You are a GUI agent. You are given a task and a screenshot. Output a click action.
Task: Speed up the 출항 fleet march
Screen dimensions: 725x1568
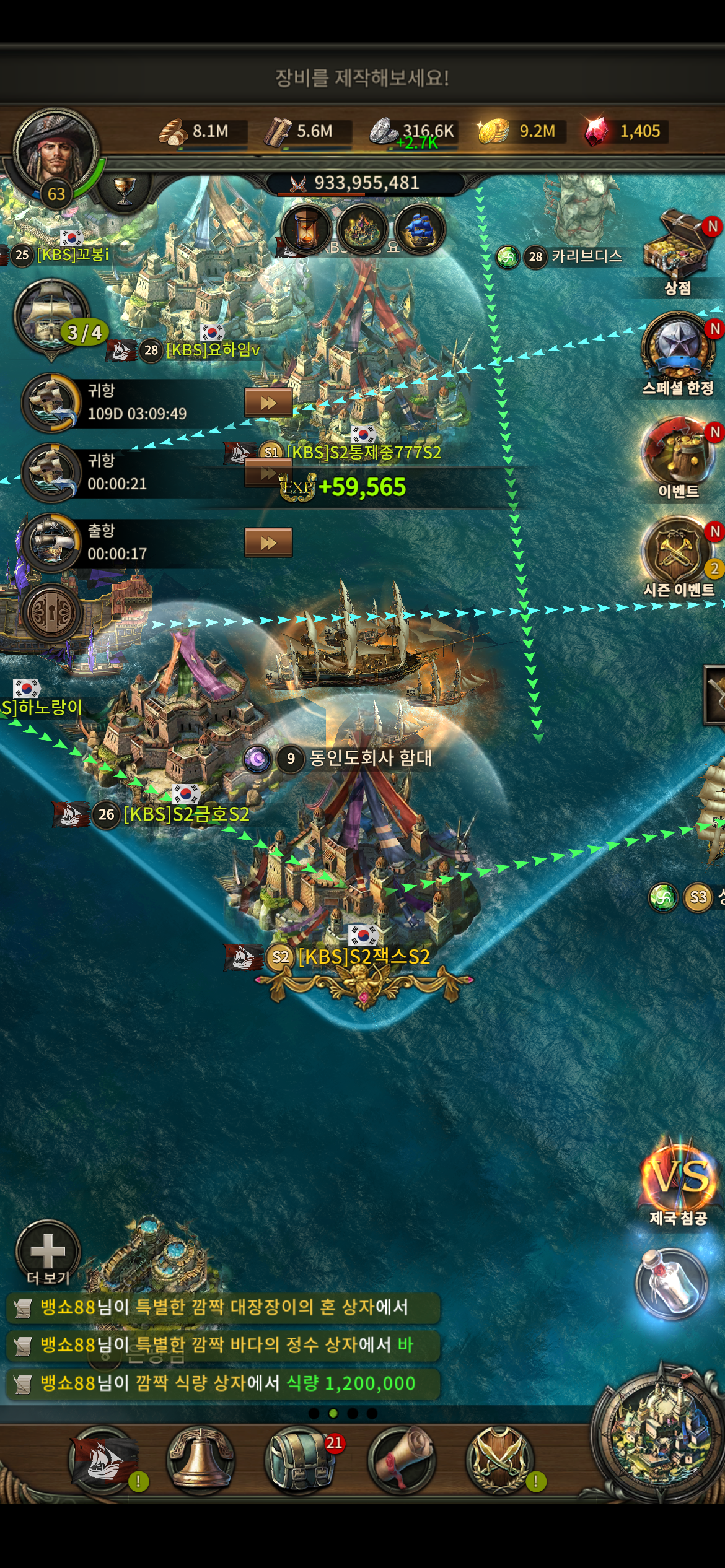tap(268, 543)
